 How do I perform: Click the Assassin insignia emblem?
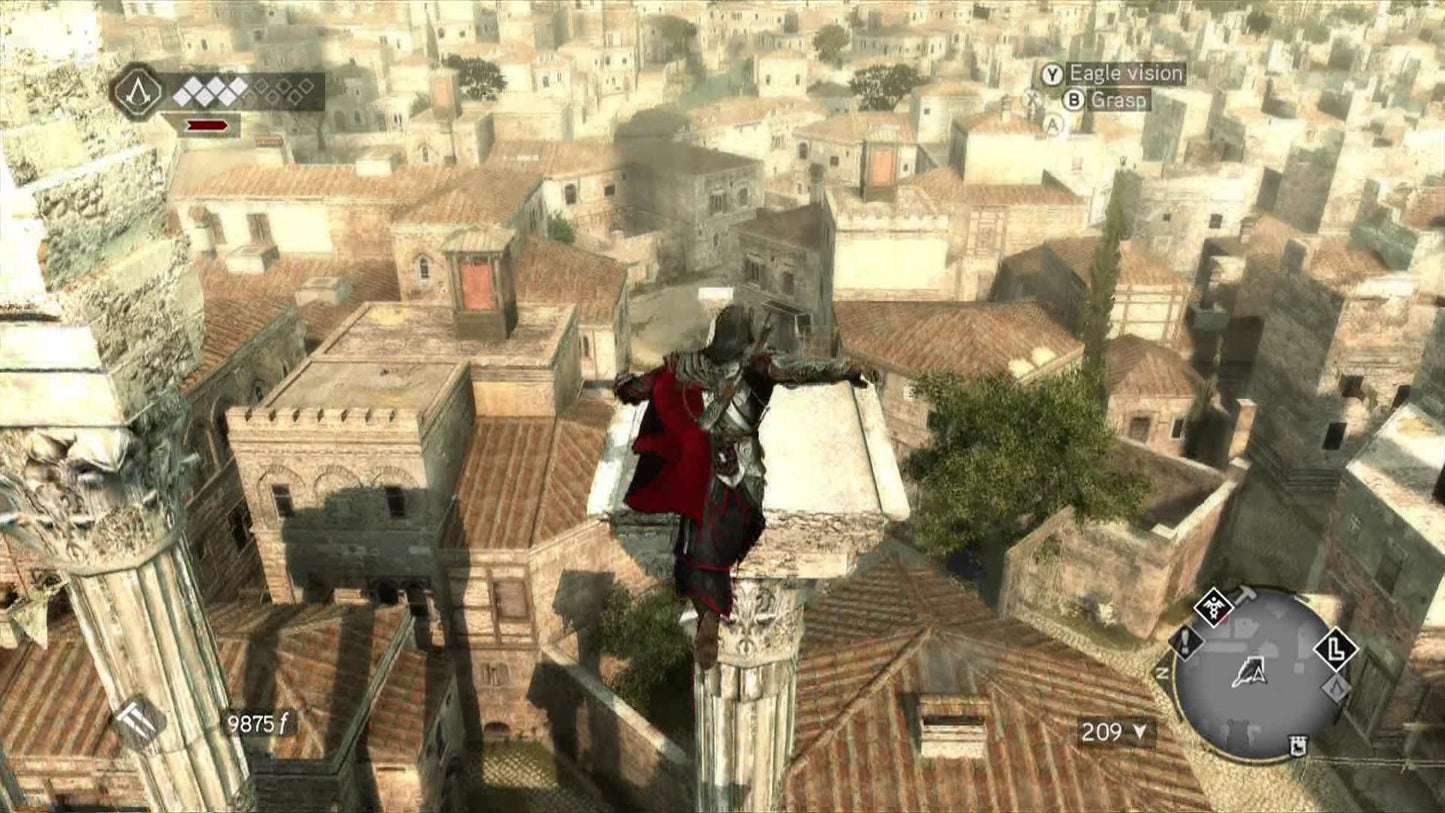[137, 92]
